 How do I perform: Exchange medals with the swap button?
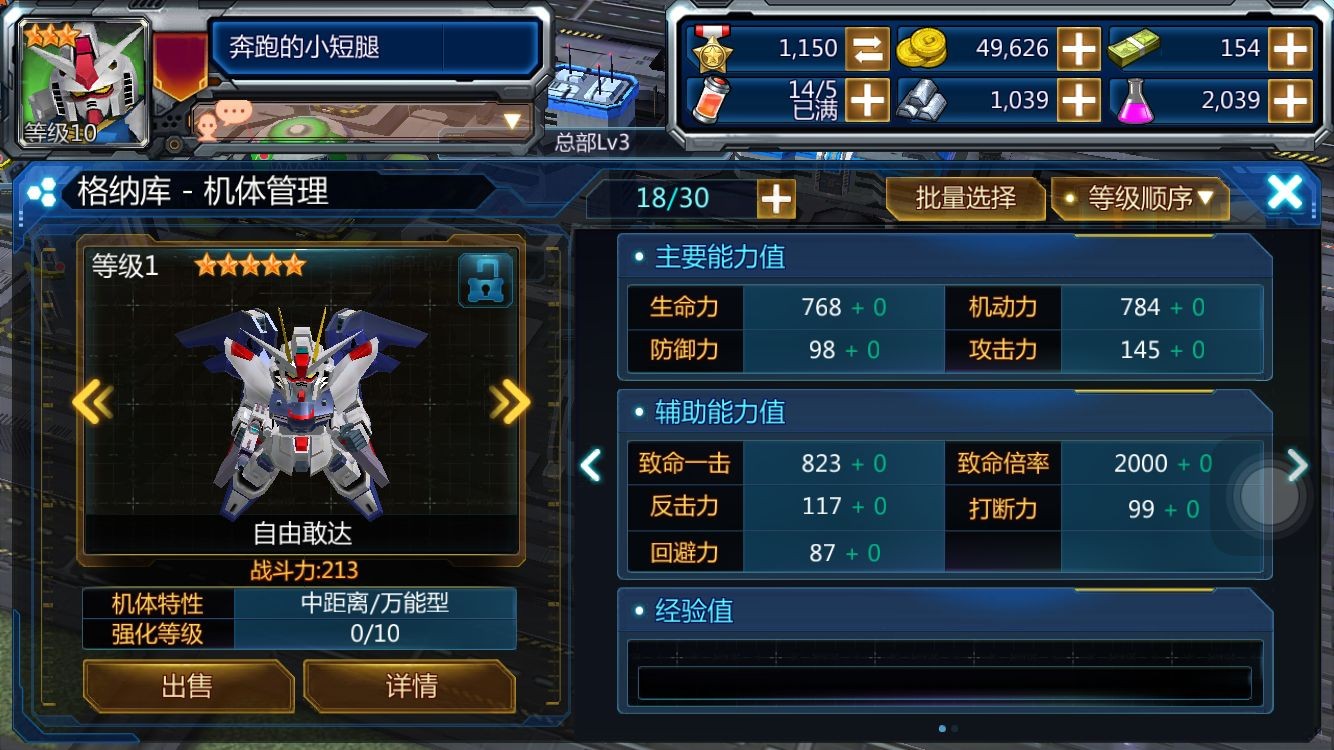867,48
